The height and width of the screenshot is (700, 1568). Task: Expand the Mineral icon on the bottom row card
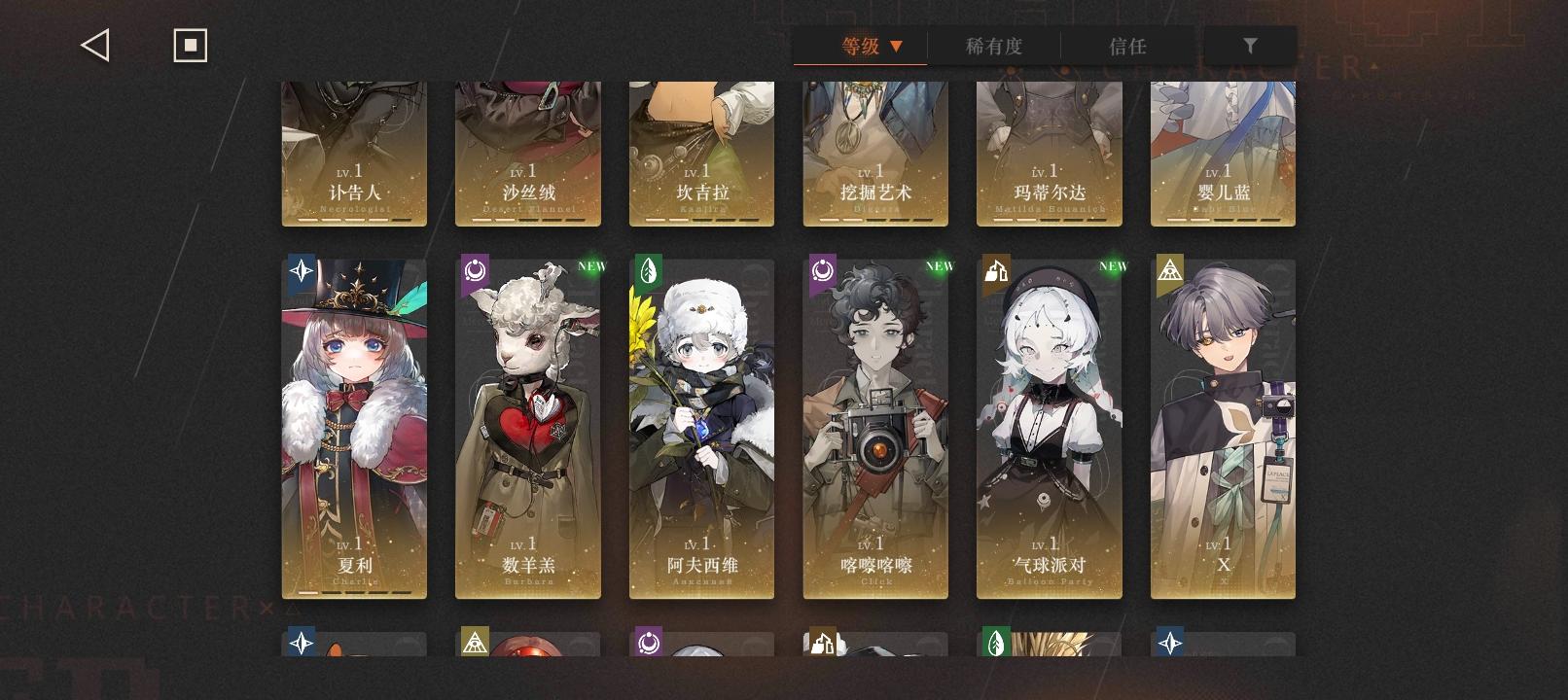coord(822,643)
